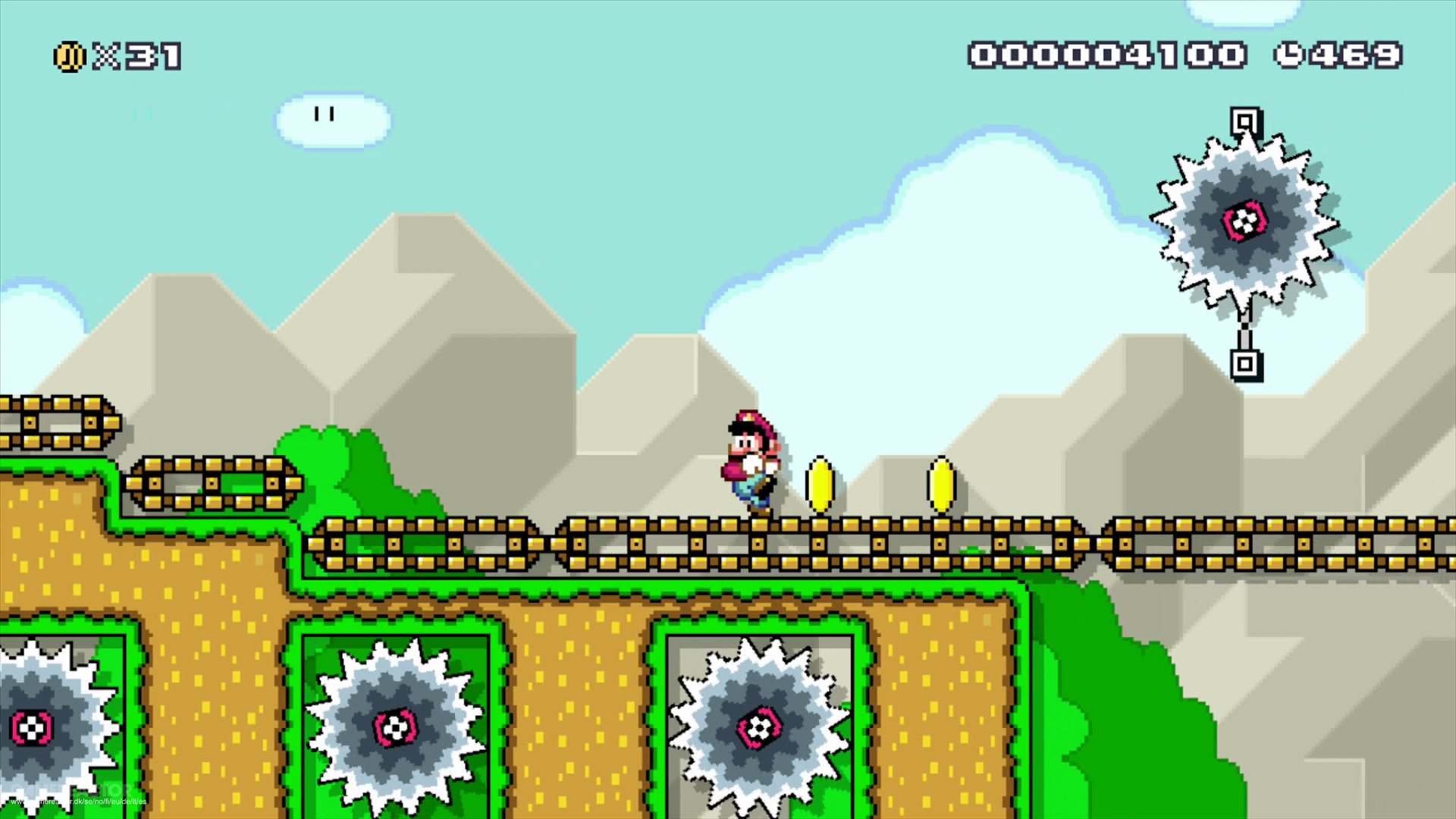This screenshot has height=819, width=1456.
Task: Toggle the second yellow coin on the track
Action: 939,482
